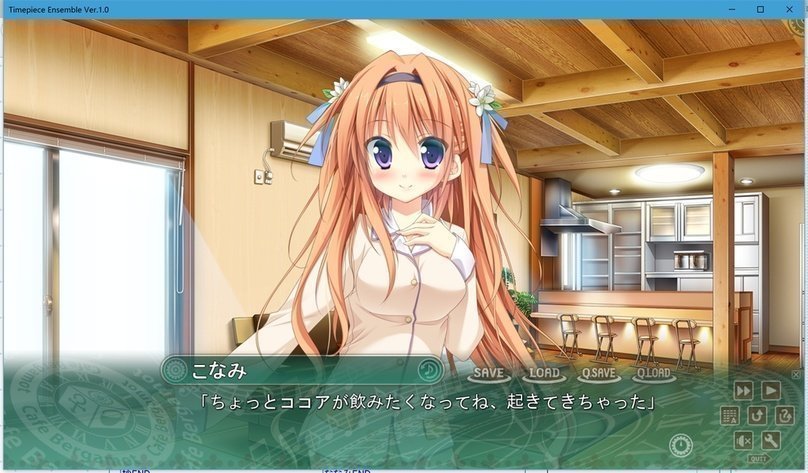Click the single curved return arrow button
The width and height of the screenshot is (808, 473).
point(757,415)
